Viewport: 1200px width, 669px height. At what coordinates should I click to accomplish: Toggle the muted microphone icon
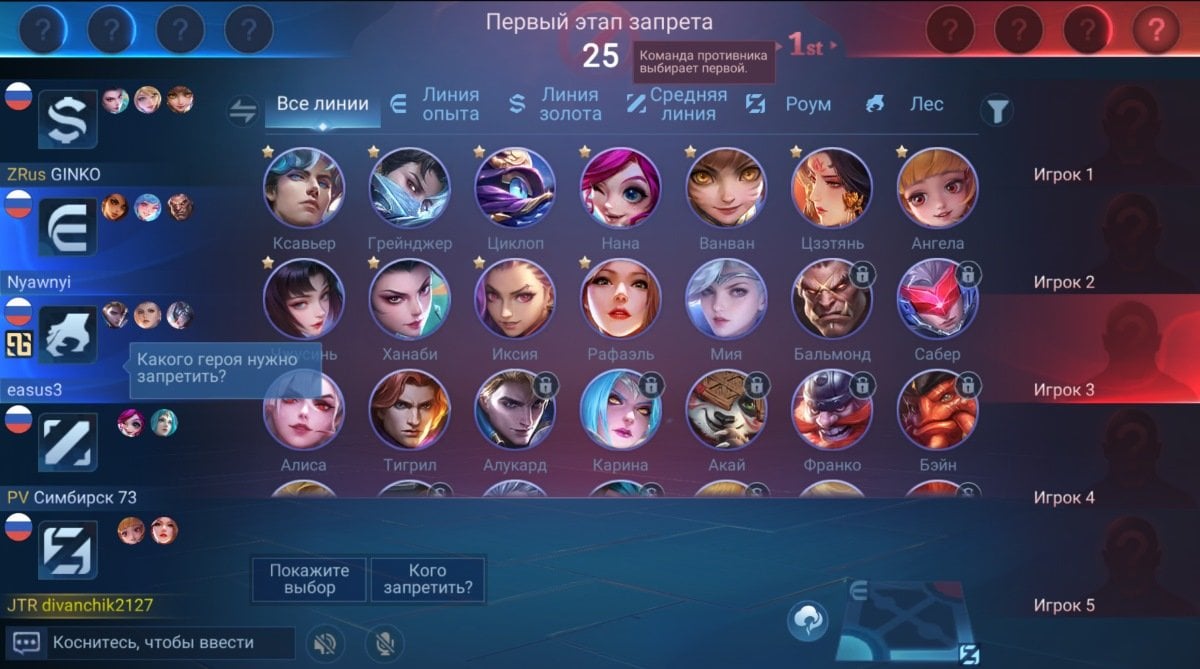[383, 643]
